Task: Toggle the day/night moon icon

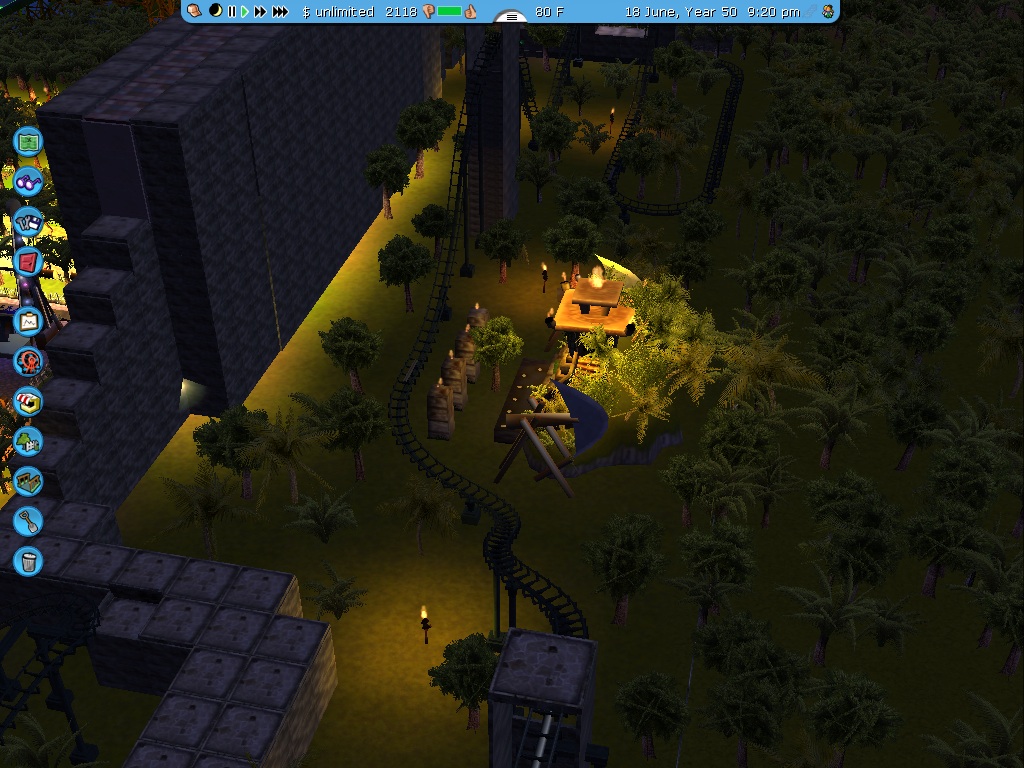Action: click(x=215, y=11)
